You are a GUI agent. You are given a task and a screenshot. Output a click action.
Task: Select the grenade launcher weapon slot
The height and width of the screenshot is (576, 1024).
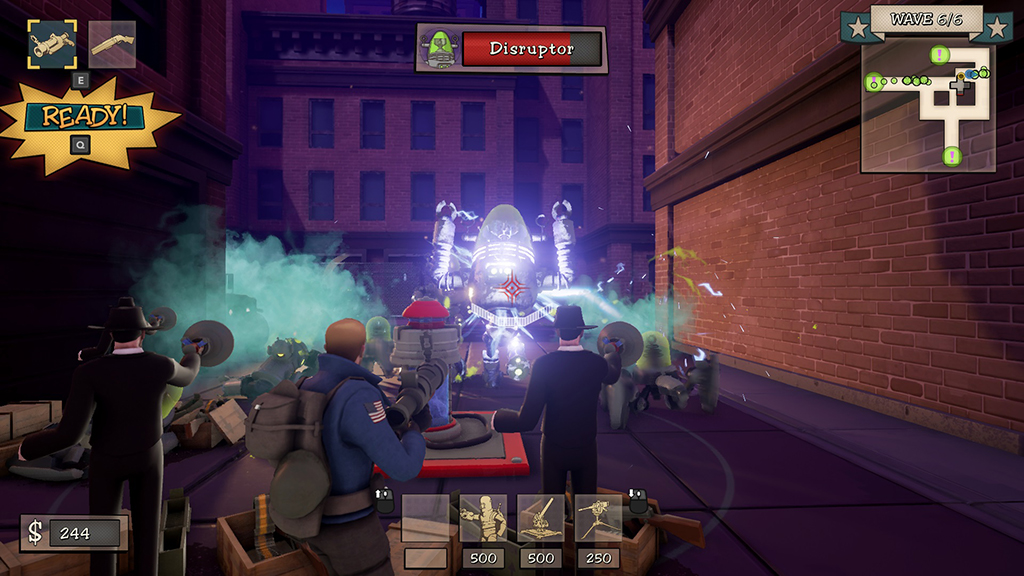[52, 45]
